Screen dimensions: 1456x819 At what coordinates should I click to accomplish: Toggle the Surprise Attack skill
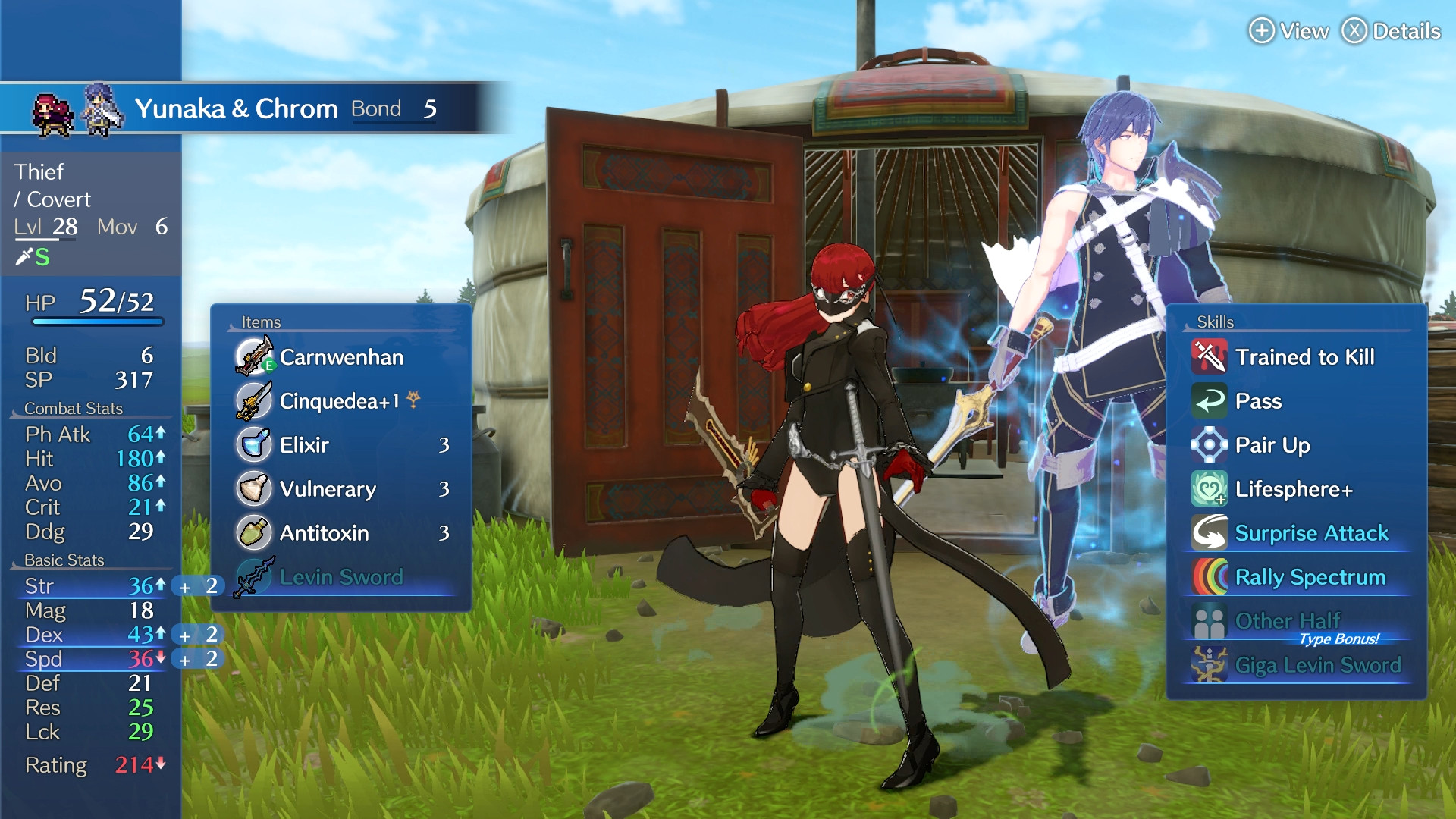(x=1209, y=533)
